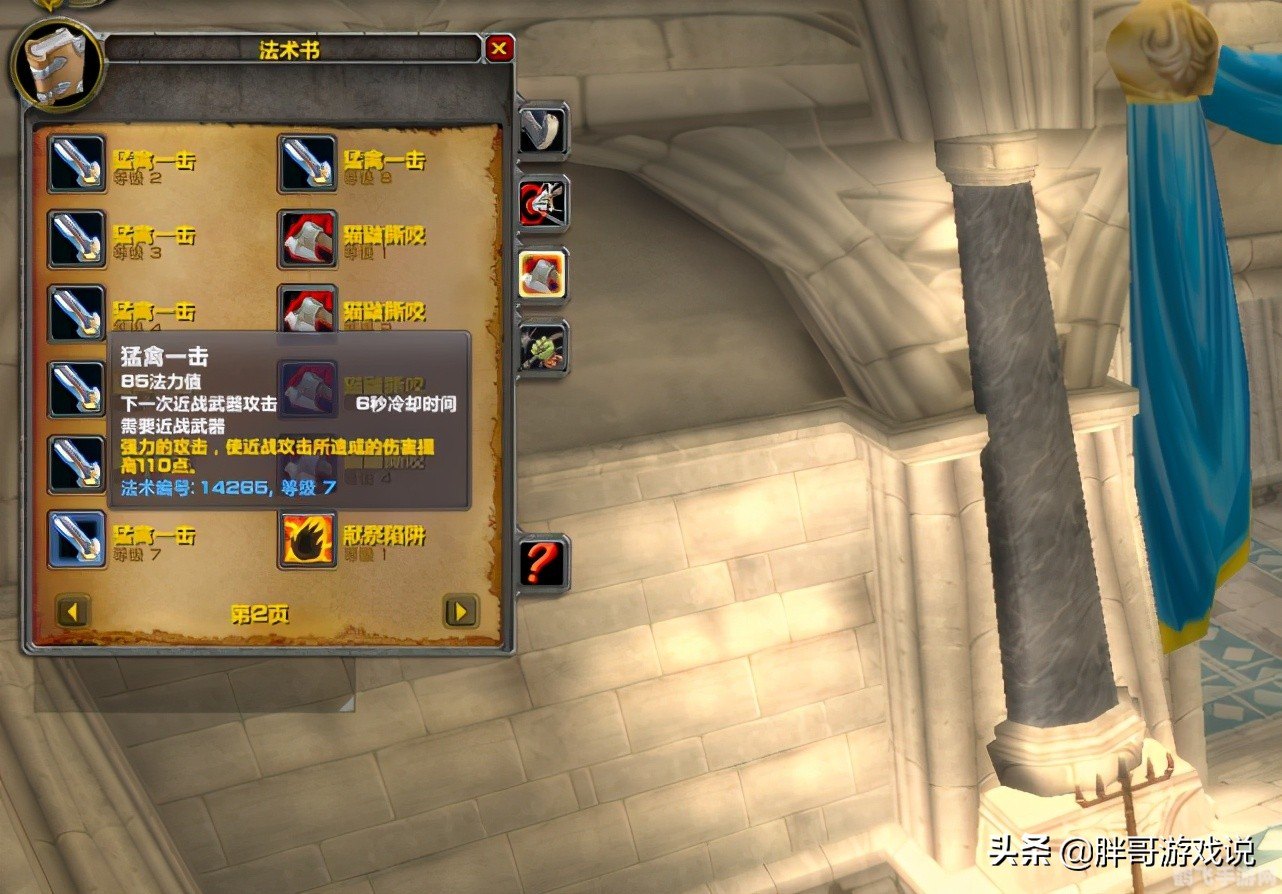Select the highlighted Mongoose Bite spellbook tab
This screenshot has width=1282, height=894.
pyautogui.click(x=543, y=275)
